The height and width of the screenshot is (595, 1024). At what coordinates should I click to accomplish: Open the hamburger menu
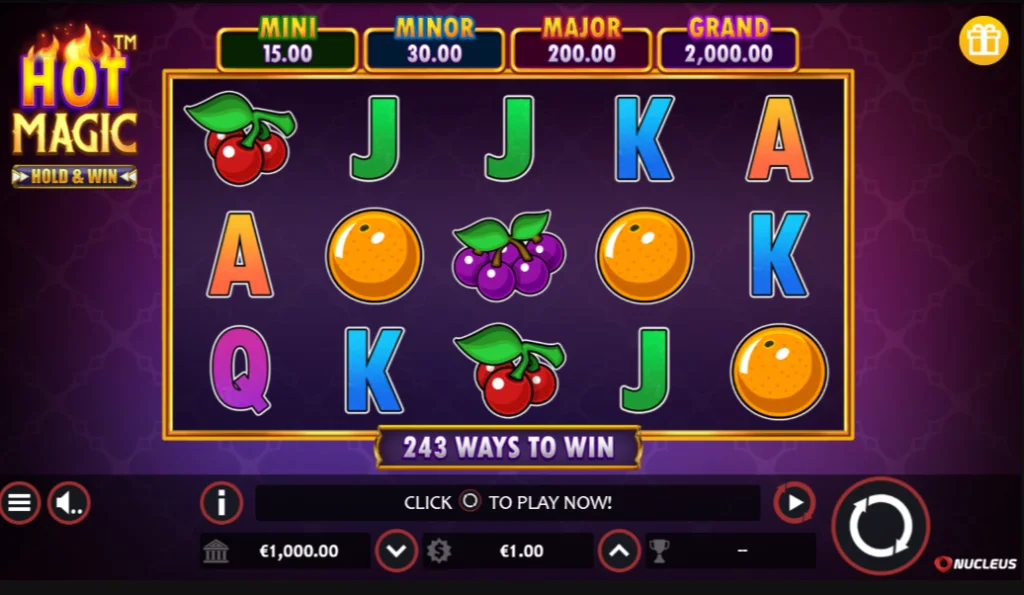tap(19, 502)
